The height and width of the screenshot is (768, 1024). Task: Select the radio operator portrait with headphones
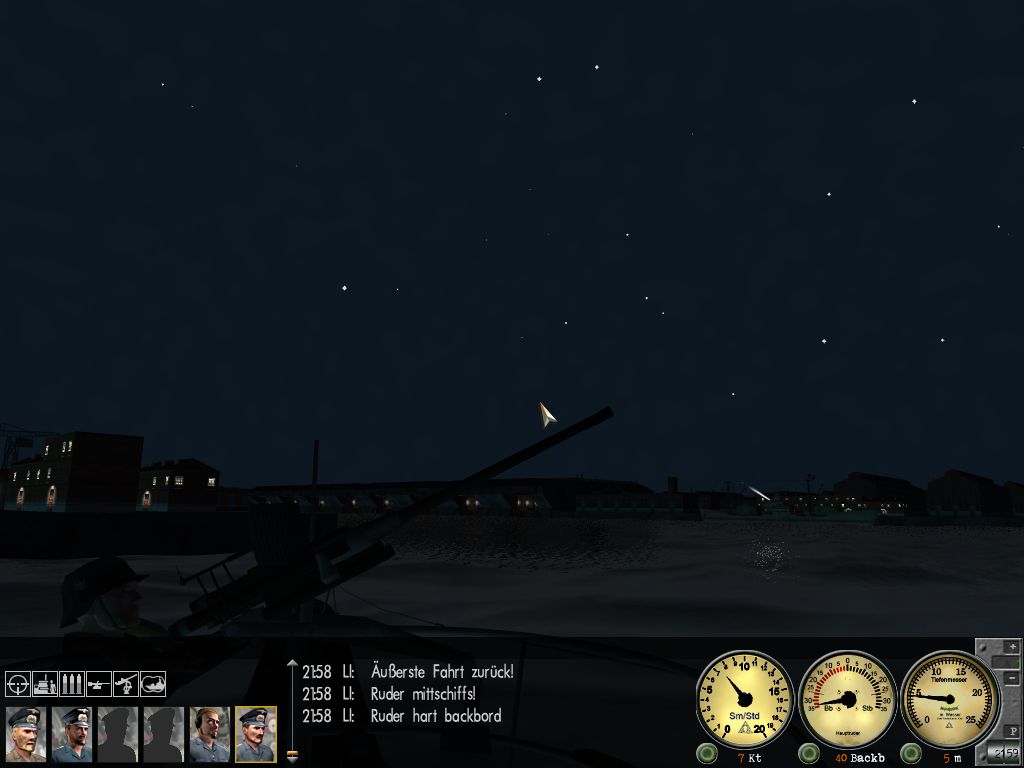click(210, 735)
